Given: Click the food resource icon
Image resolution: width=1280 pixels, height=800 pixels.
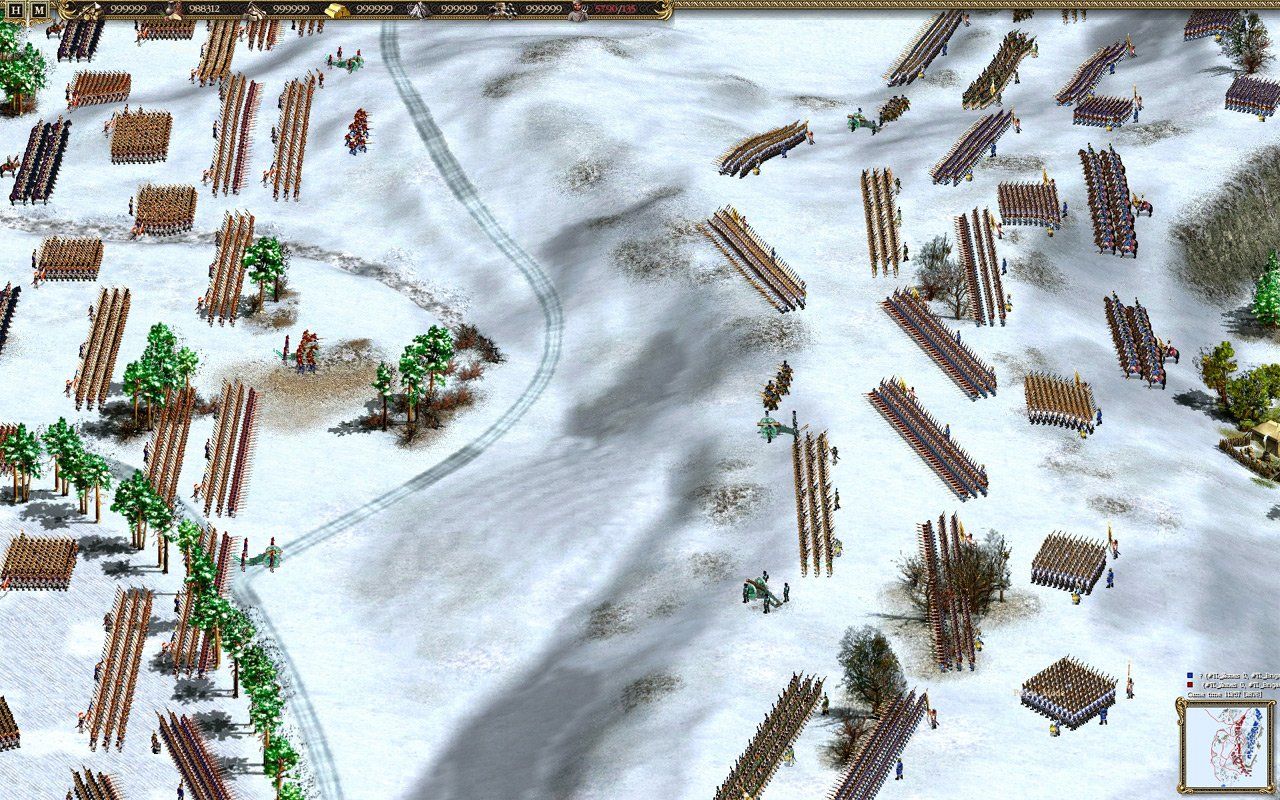Looking at the screenshot, I should click(x=90, y=10).
